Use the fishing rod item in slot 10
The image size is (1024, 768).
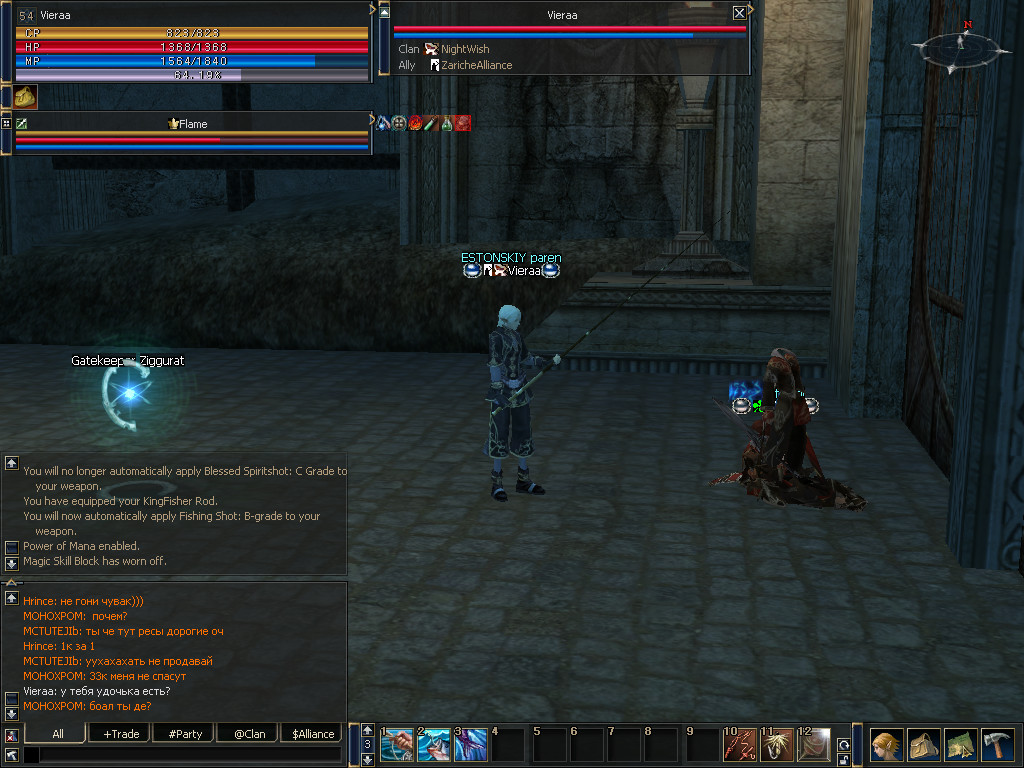[x=740, y=745]
